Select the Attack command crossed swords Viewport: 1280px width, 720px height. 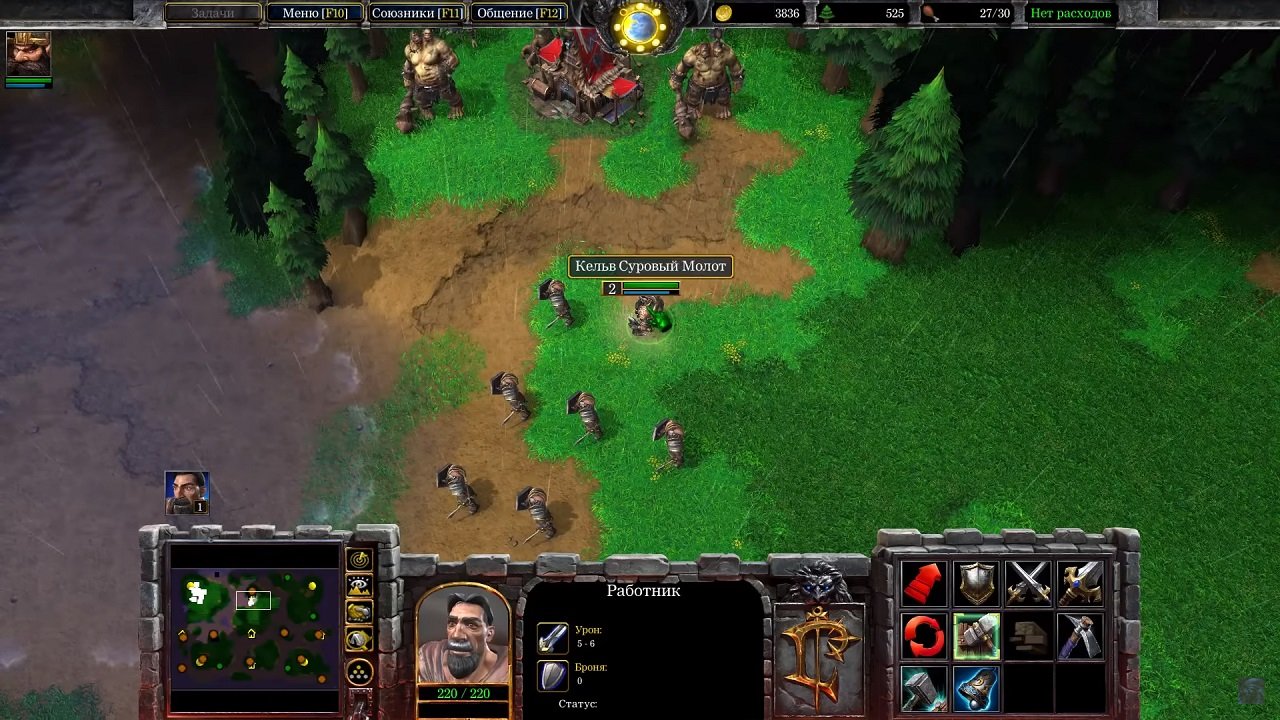(1028, 582)
